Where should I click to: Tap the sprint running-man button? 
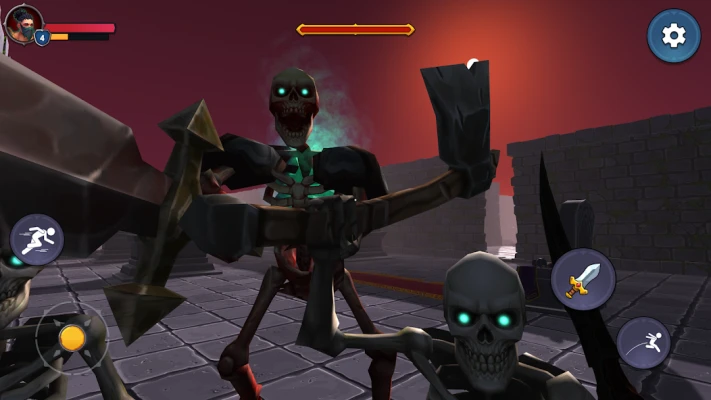click(x=37, y=239)
